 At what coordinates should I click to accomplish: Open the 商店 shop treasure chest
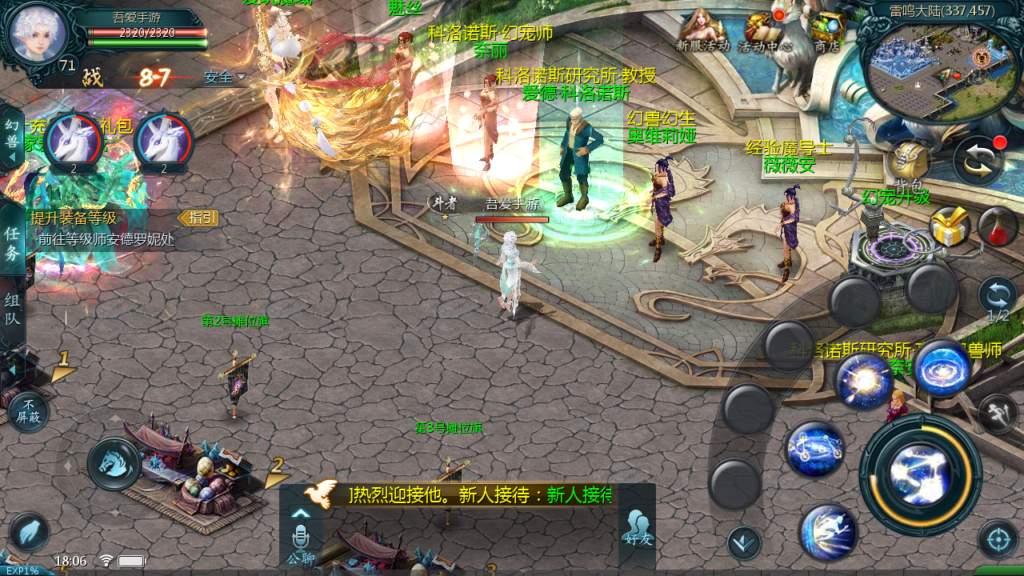click(826, 30)
